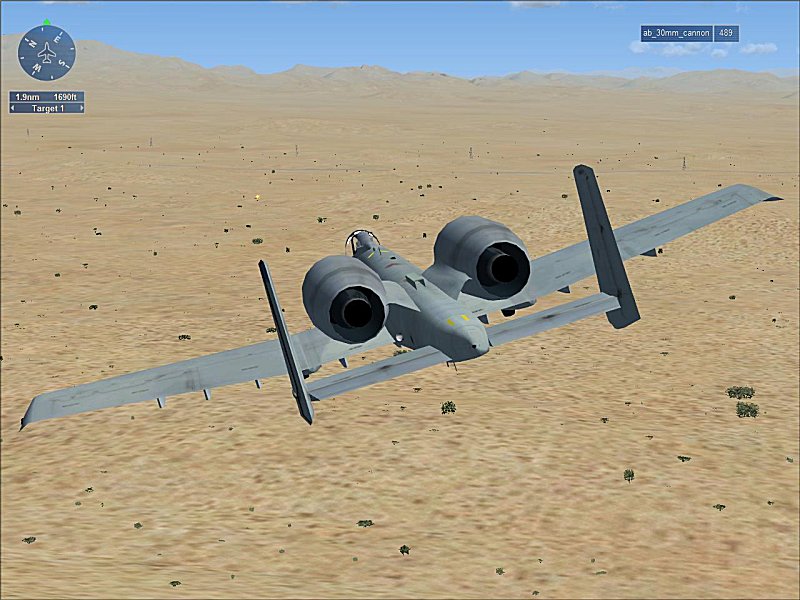Click the compass radar dial
The image size is (800, 600).
point(46,52)
